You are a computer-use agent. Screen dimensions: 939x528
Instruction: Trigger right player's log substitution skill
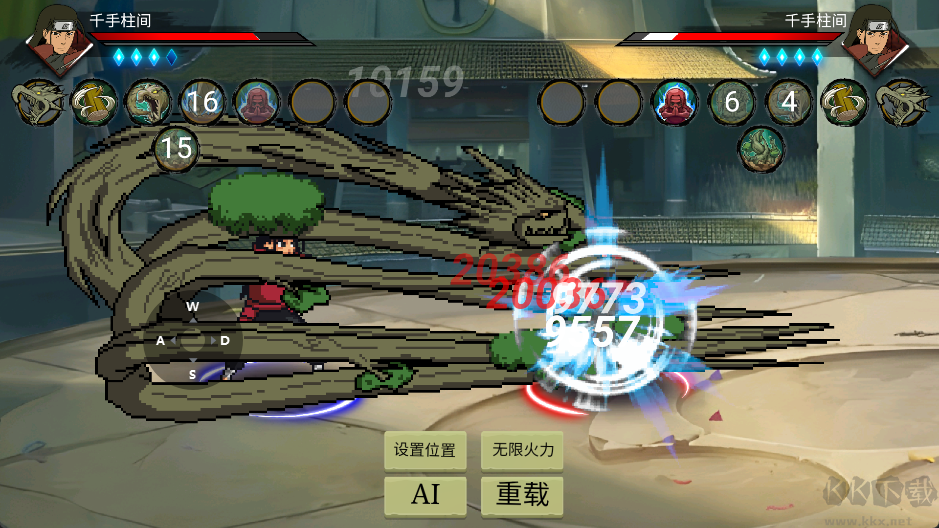[844, 102]
